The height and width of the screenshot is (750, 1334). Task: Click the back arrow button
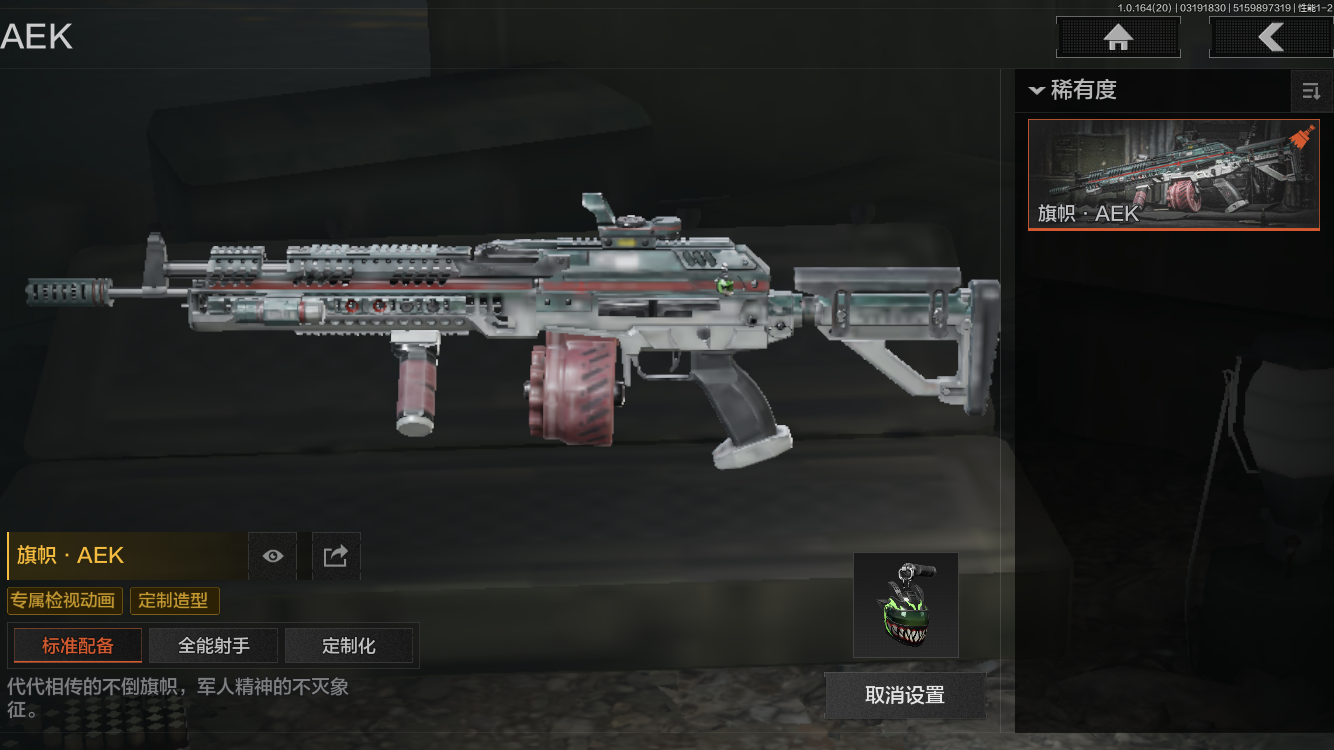[x=1270, y=38]
